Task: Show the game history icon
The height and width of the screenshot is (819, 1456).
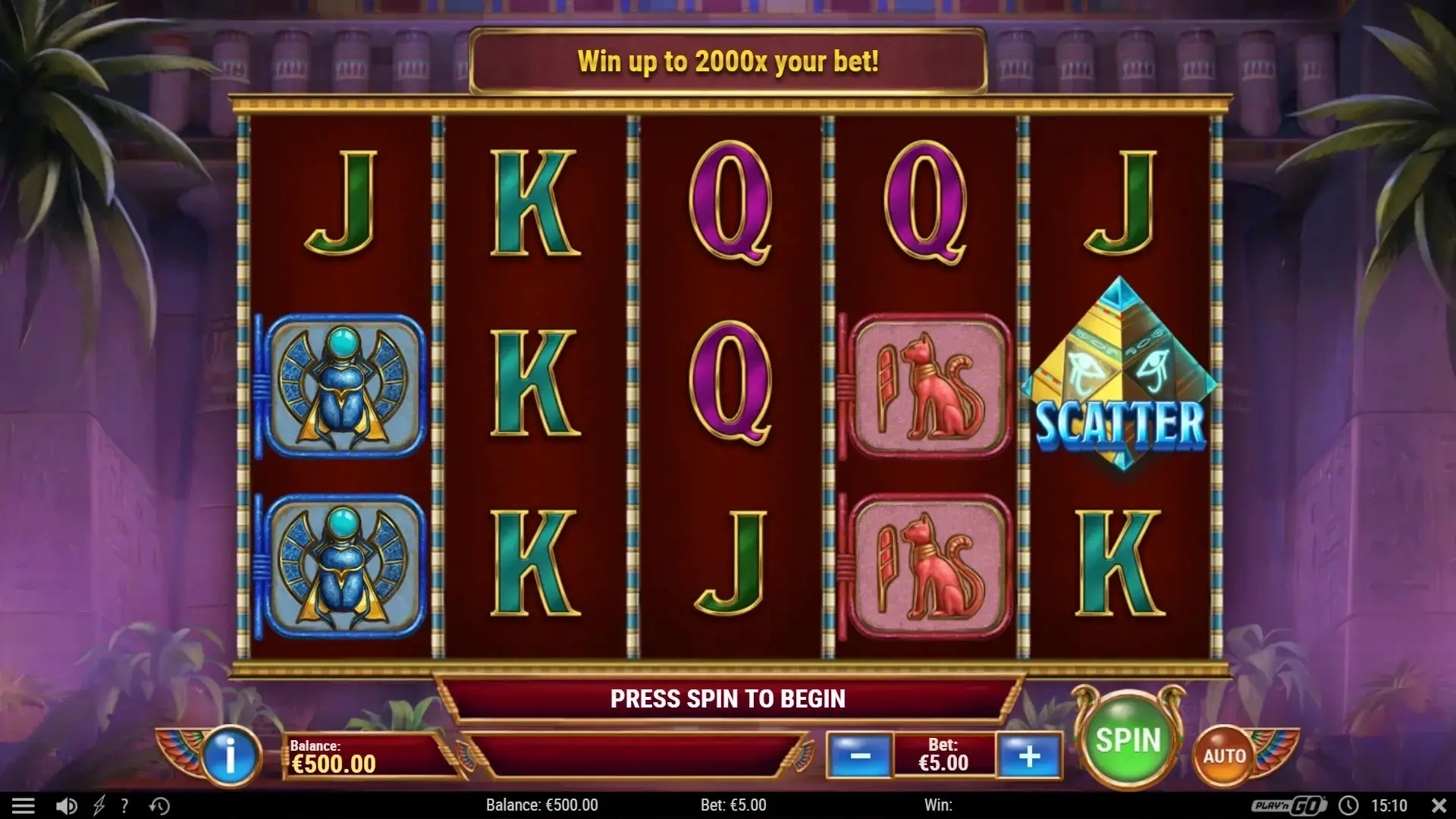Action: (x=159, y=805)
